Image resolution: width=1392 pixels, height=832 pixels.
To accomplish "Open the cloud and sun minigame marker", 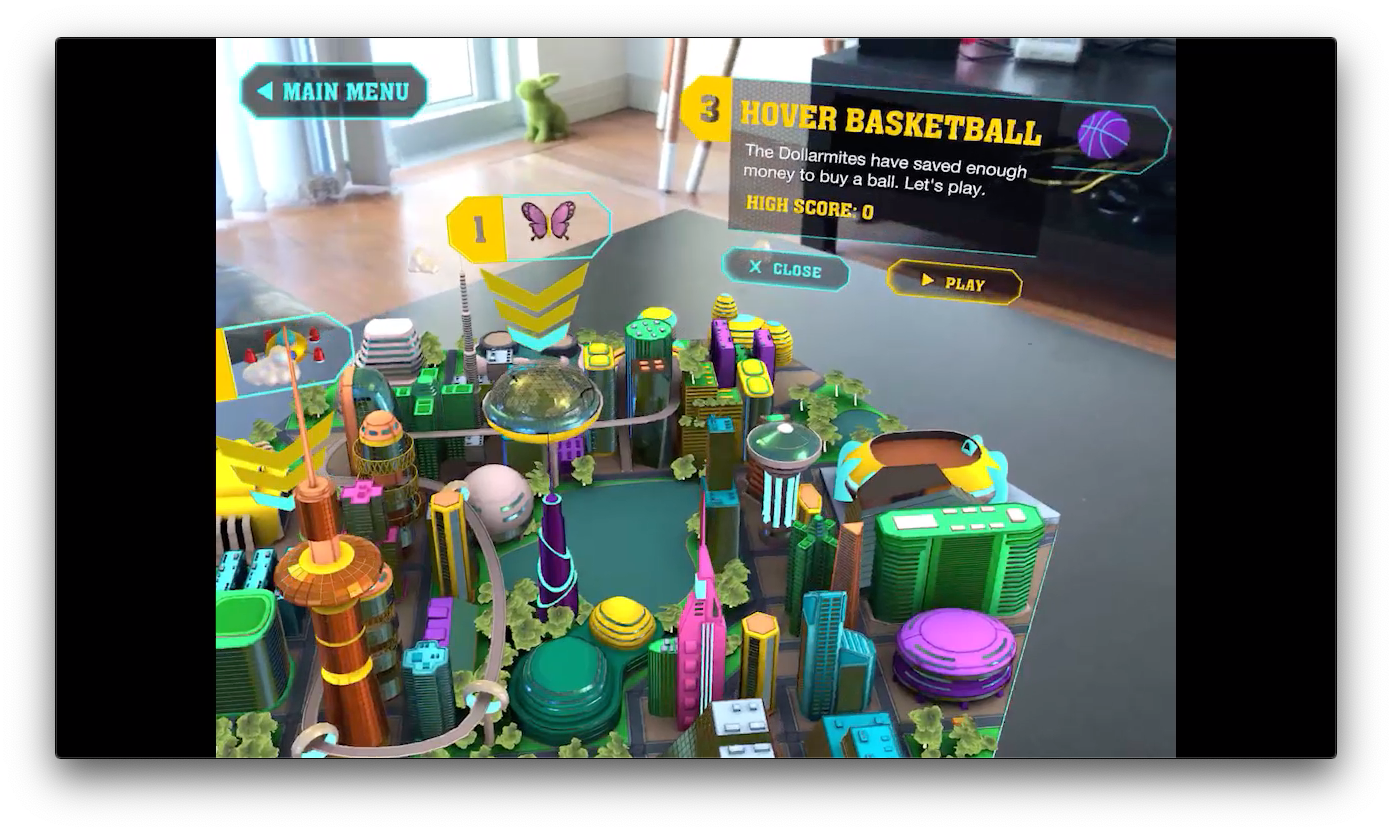I will pyautogui.click(x=284, y=355).
